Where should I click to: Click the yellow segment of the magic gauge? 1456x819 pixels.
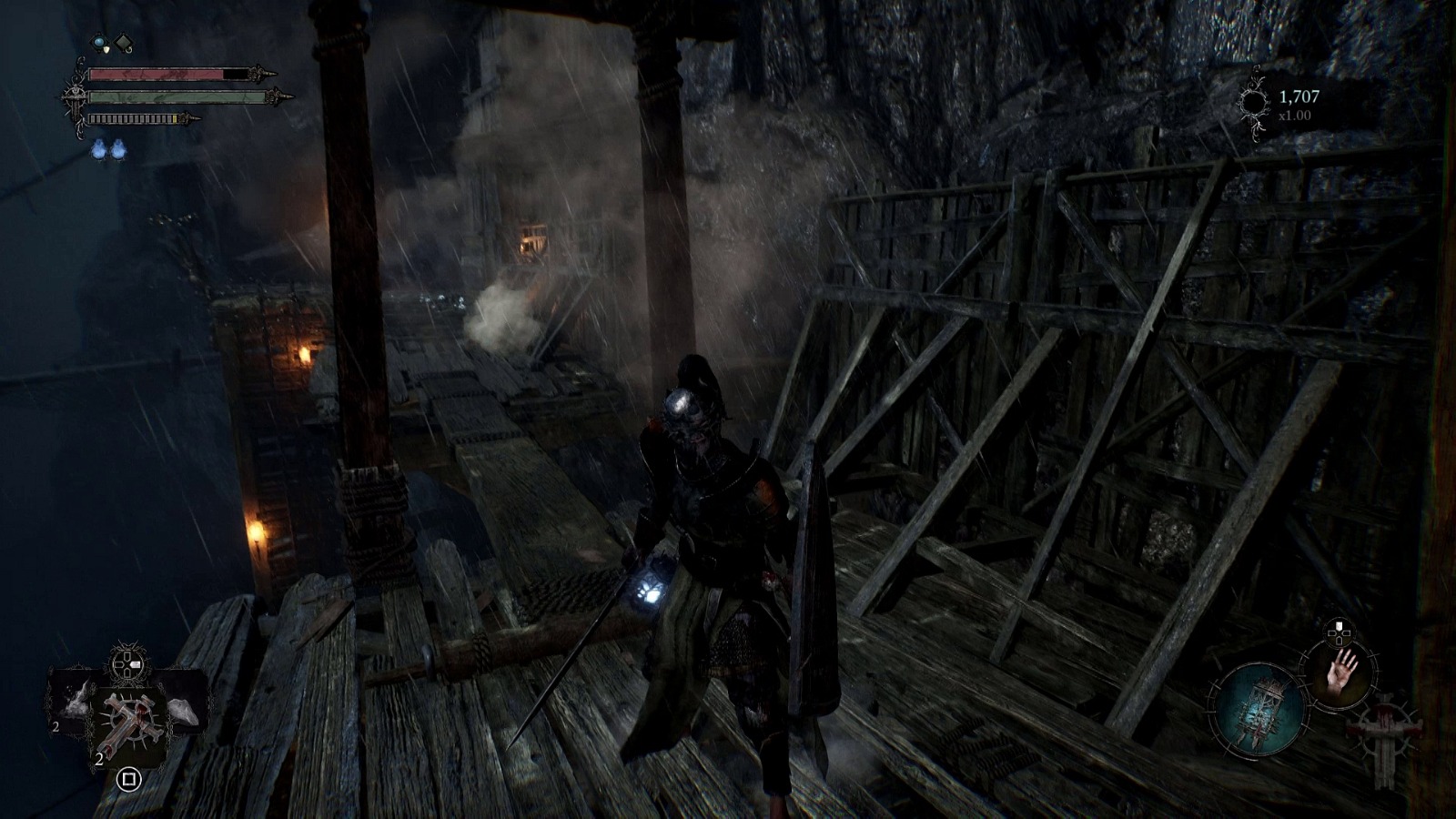coord(174,118)
